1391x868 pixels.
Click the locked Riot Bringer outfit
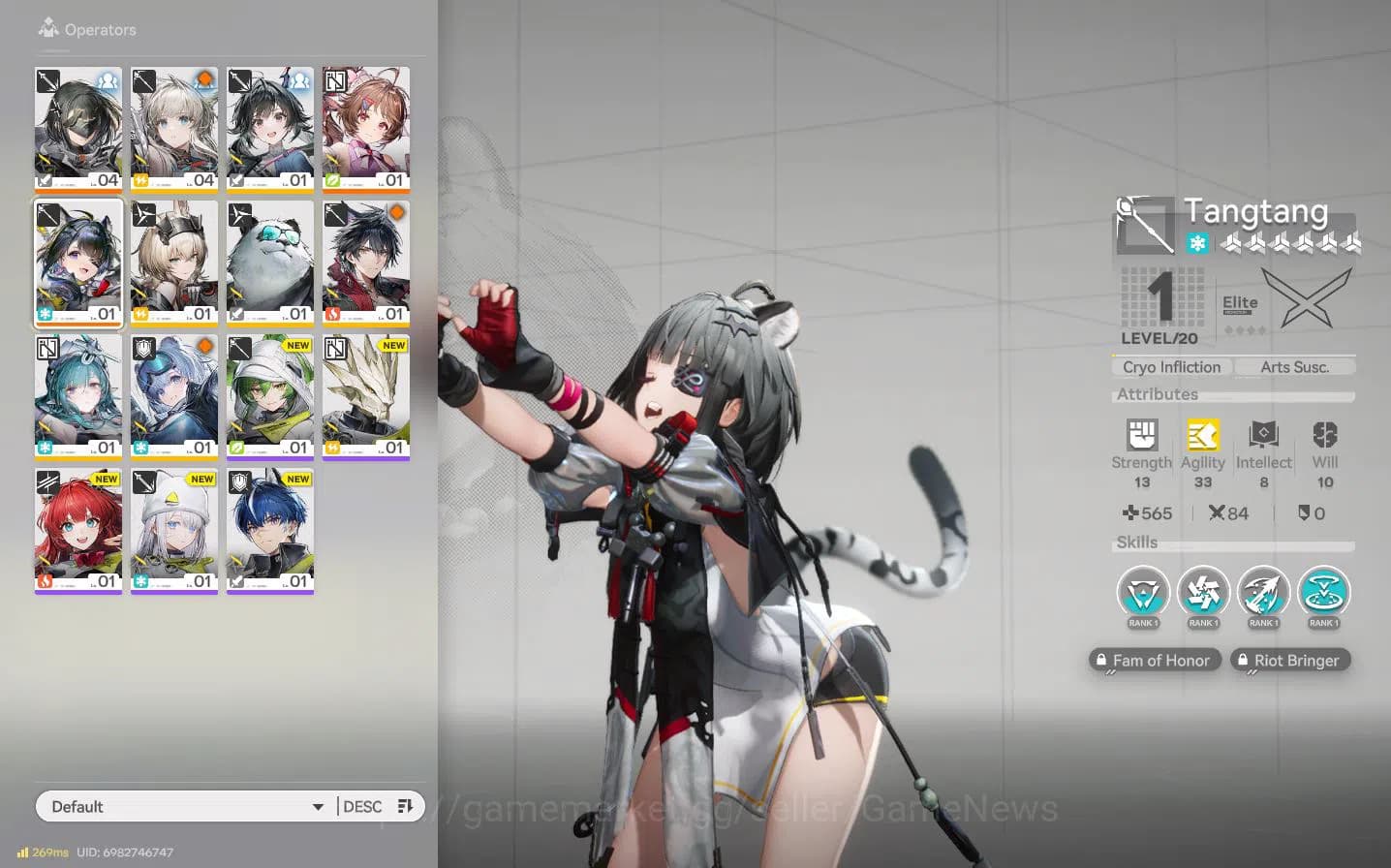[1289, 660]
